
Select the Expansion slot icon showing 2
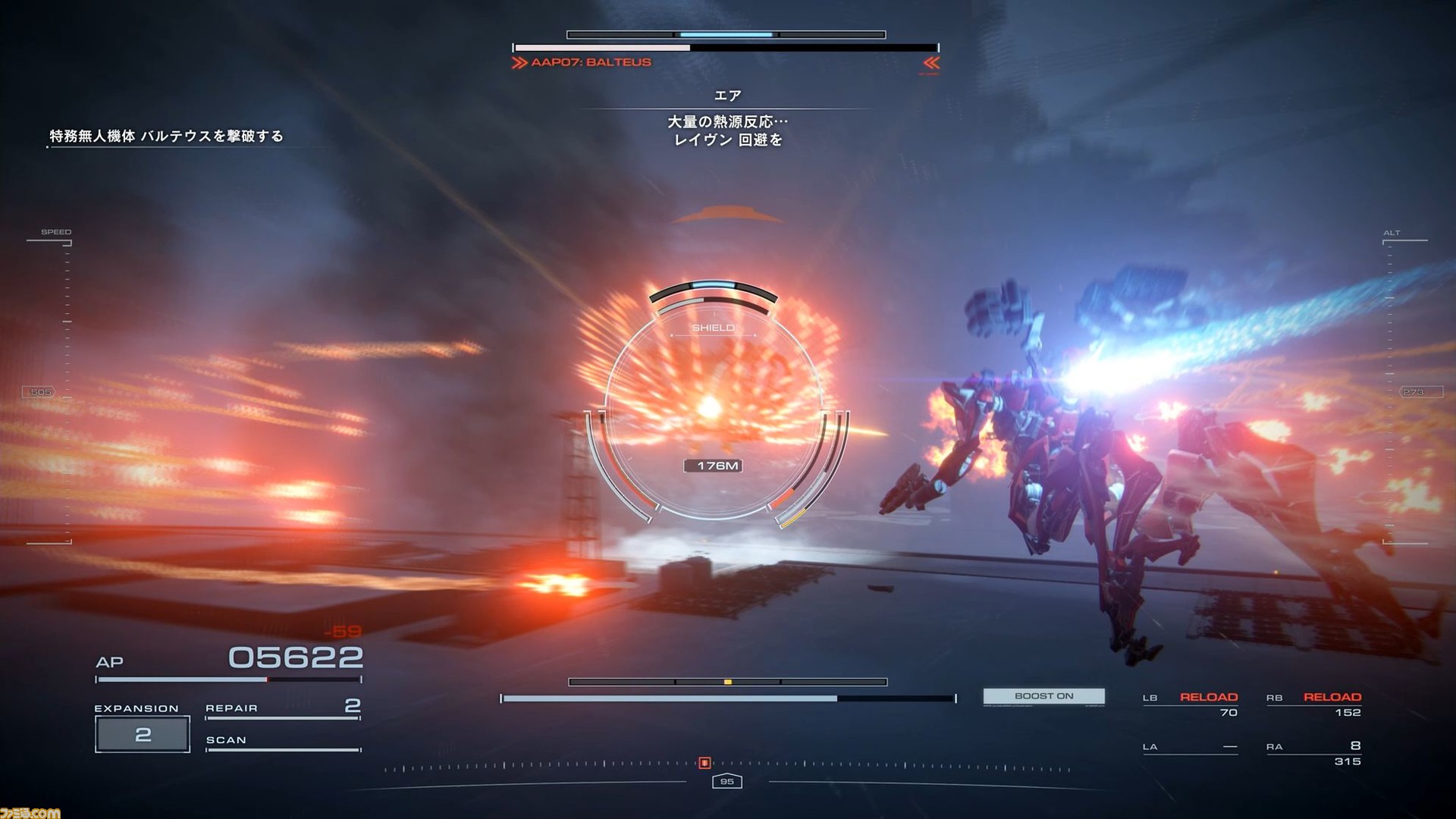141,733
